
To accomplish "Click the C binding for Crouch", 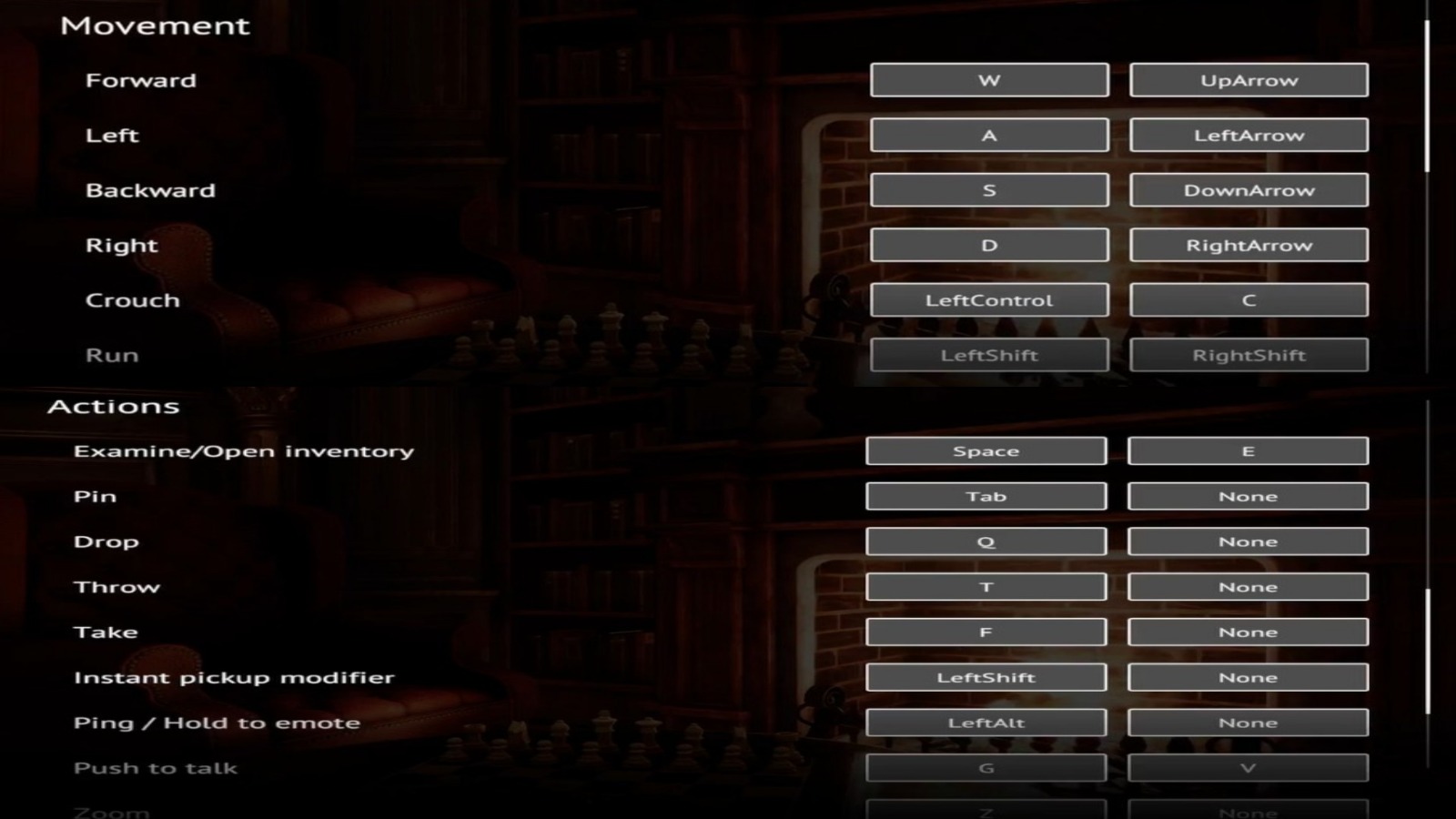I will (x=1249, y=299).
